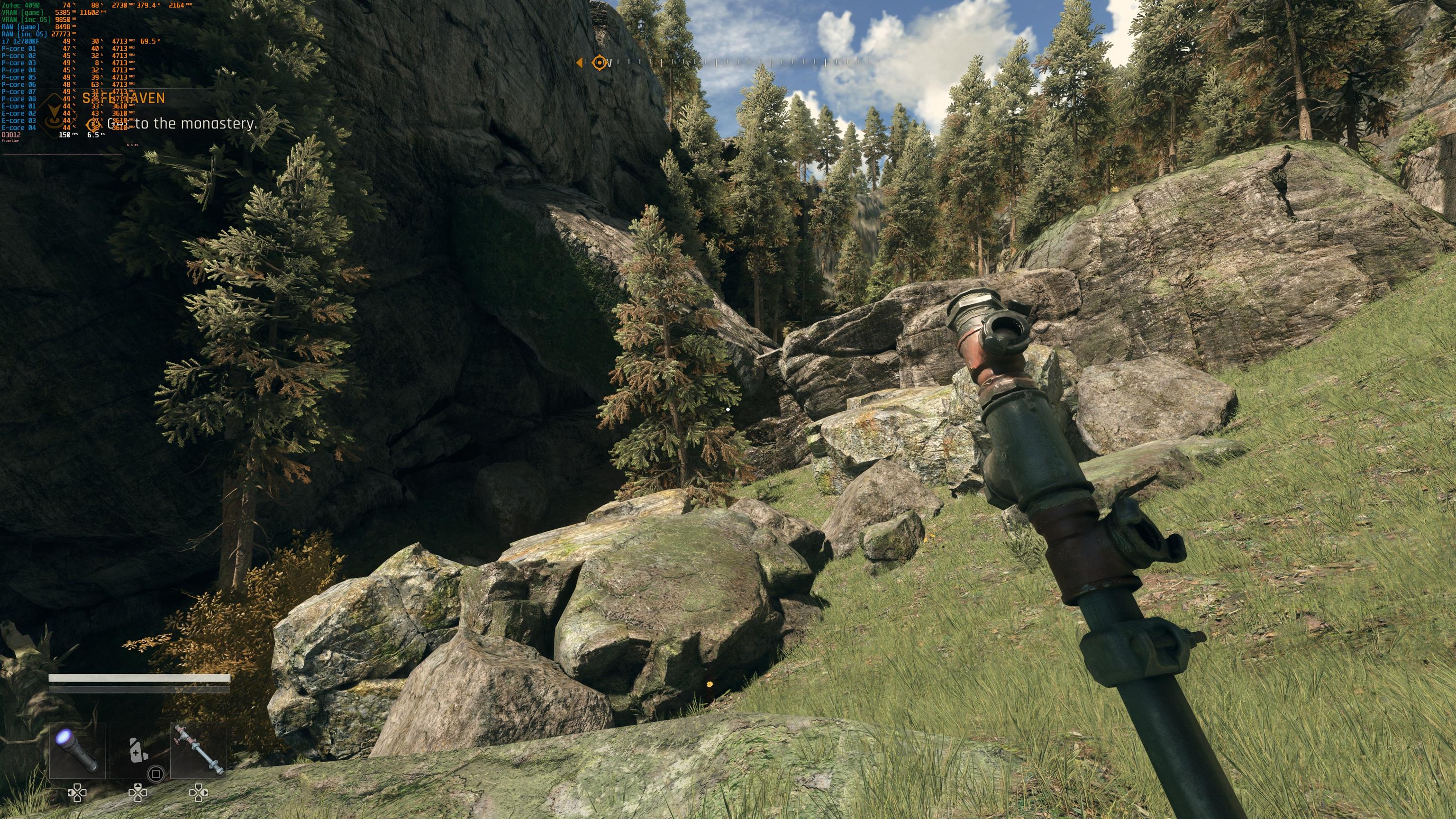Open the Safe Haven quest tracker
The image size is (1456, 819).
tap(124, 99)
